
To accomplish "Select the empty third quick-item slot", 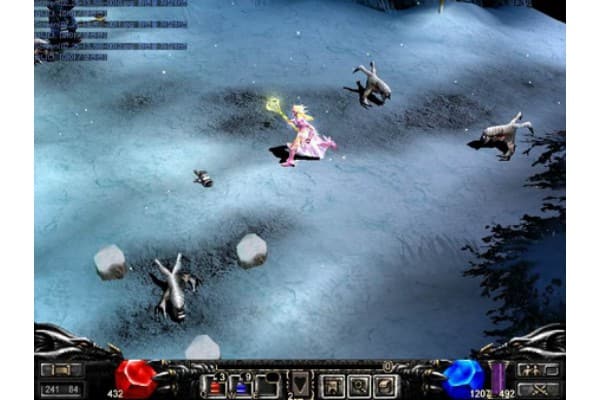I will point(266,385).
